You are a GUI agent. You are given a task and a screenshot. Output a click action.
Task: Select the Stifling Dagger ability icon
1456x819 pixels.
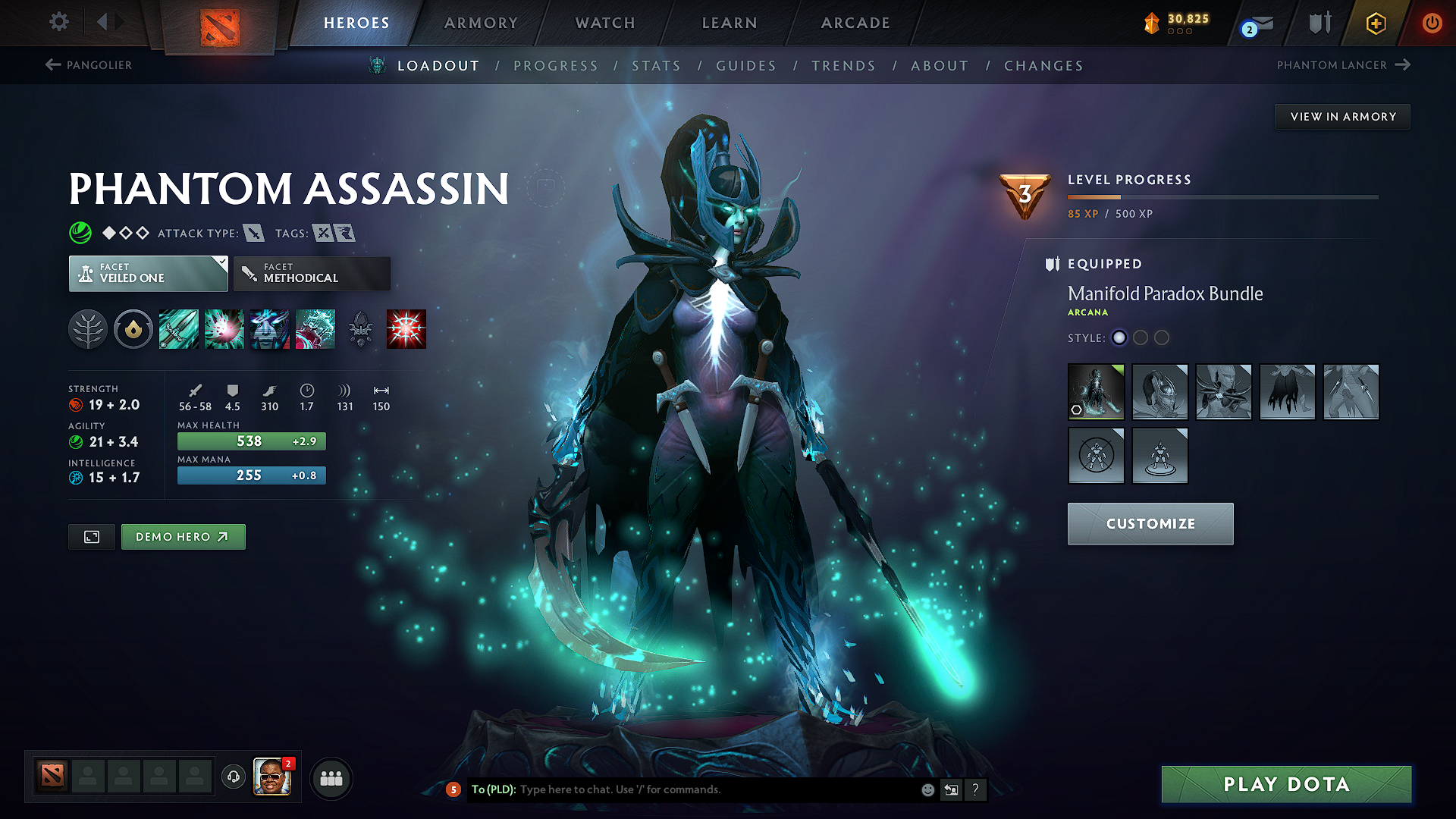click(x=179, y=328)
